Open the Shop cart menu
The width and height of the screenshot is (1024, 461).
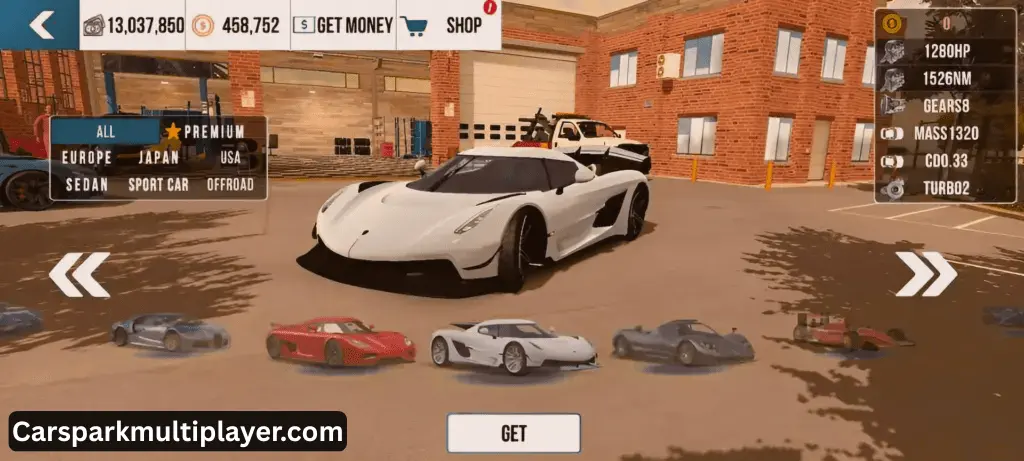[x=449, y=25]
